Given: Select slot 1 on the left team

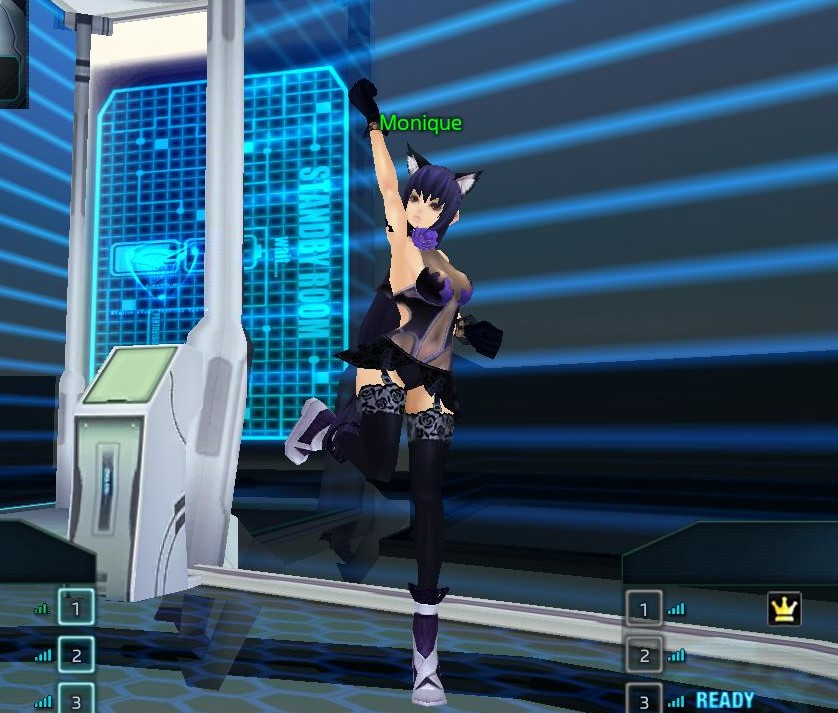Looking at the screenshot, I should coord(76,606).
